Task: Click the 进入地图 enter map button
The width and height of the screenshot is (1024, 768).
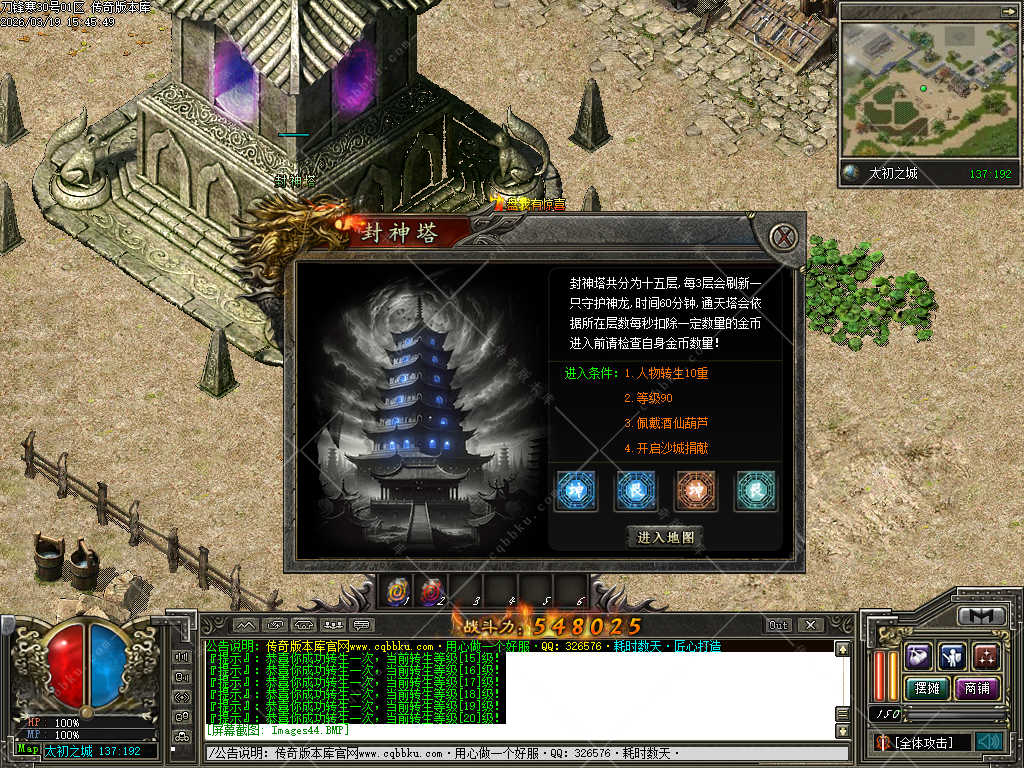Action: [x=665, y=537]
